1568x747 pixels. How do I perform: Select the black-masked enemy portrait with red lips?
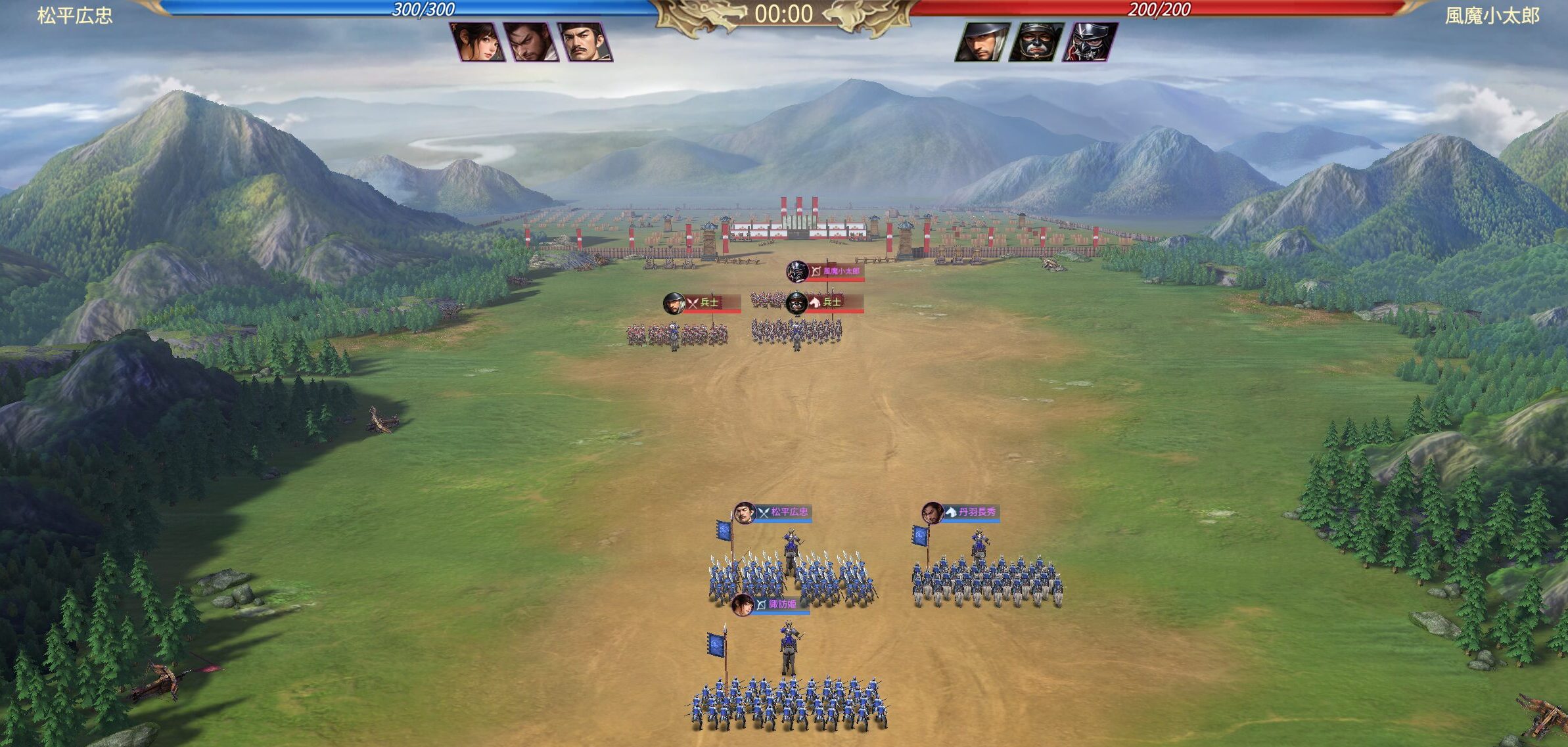point(1036,42)
